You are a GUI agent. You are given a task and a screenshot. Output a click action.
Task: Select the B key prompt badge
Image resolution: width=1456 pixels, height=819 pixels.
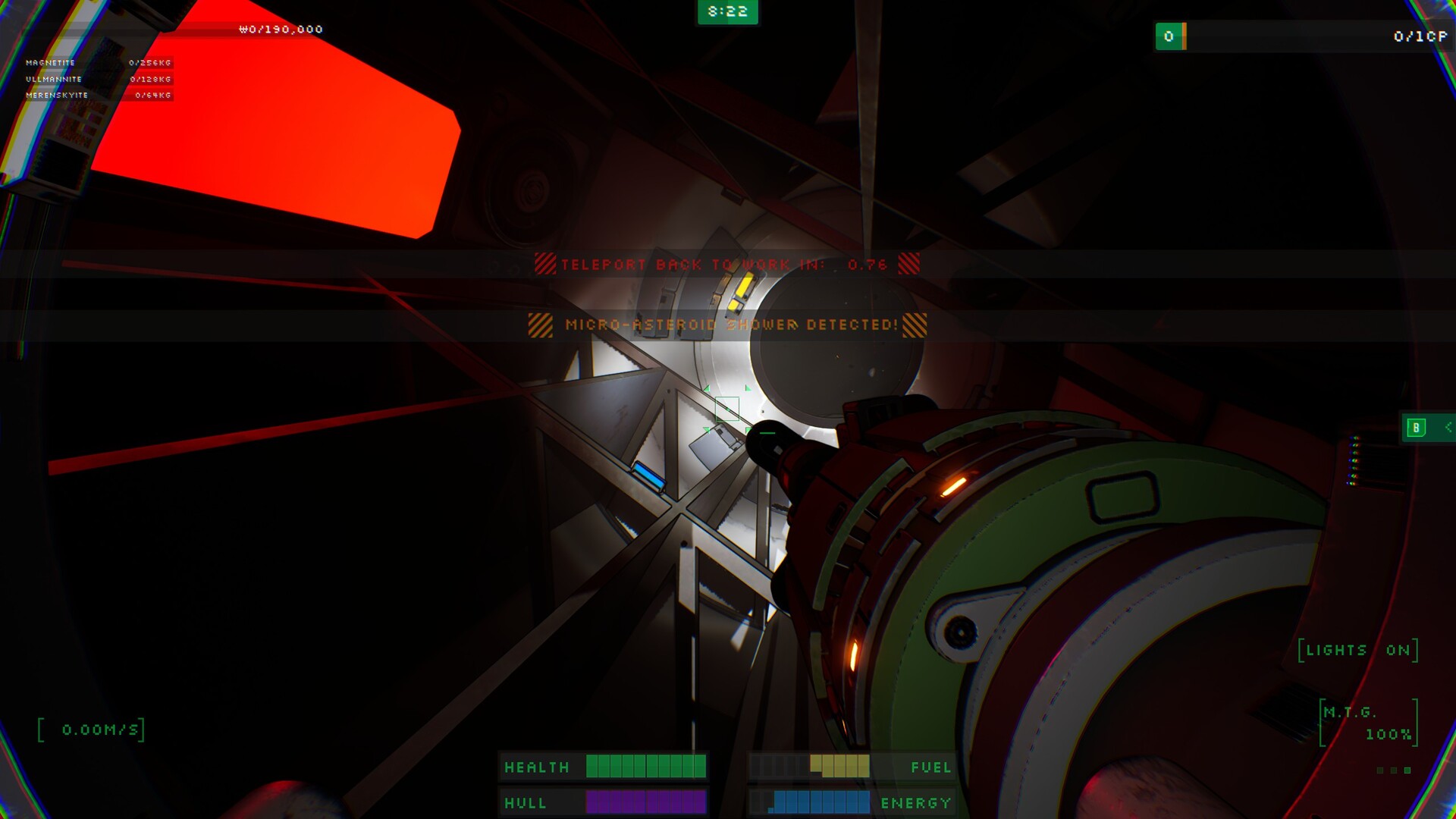click(1415, 428)
